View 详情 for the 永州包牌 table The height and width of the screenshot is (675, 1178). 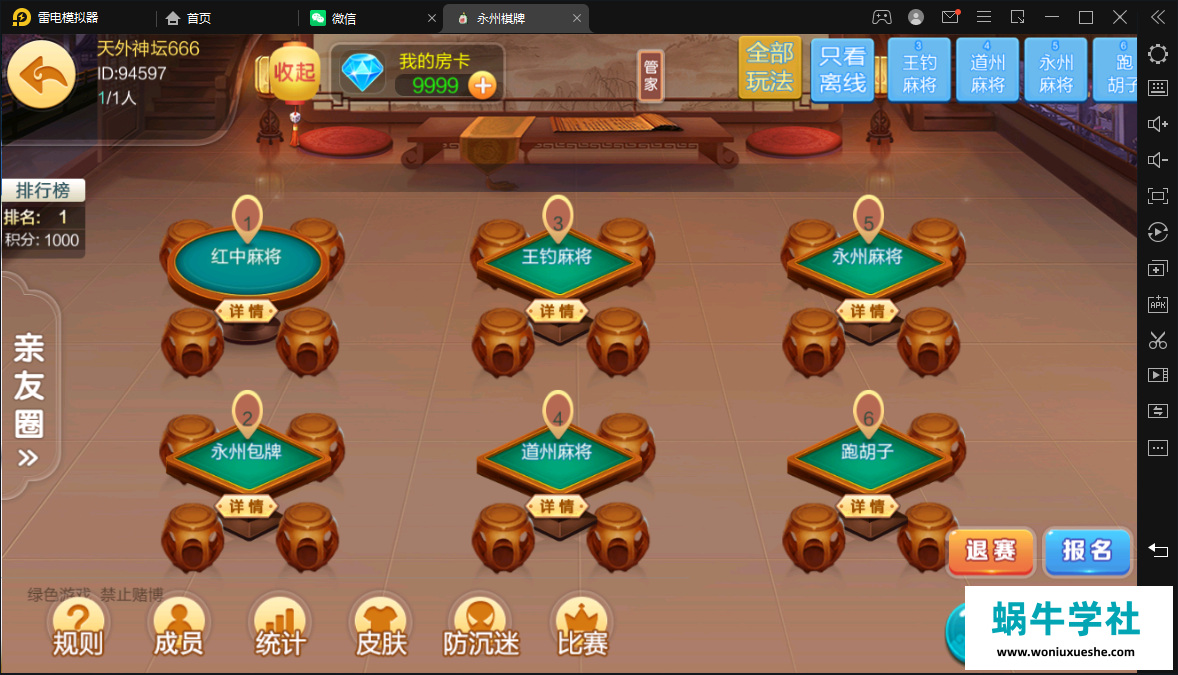(247, 507)
